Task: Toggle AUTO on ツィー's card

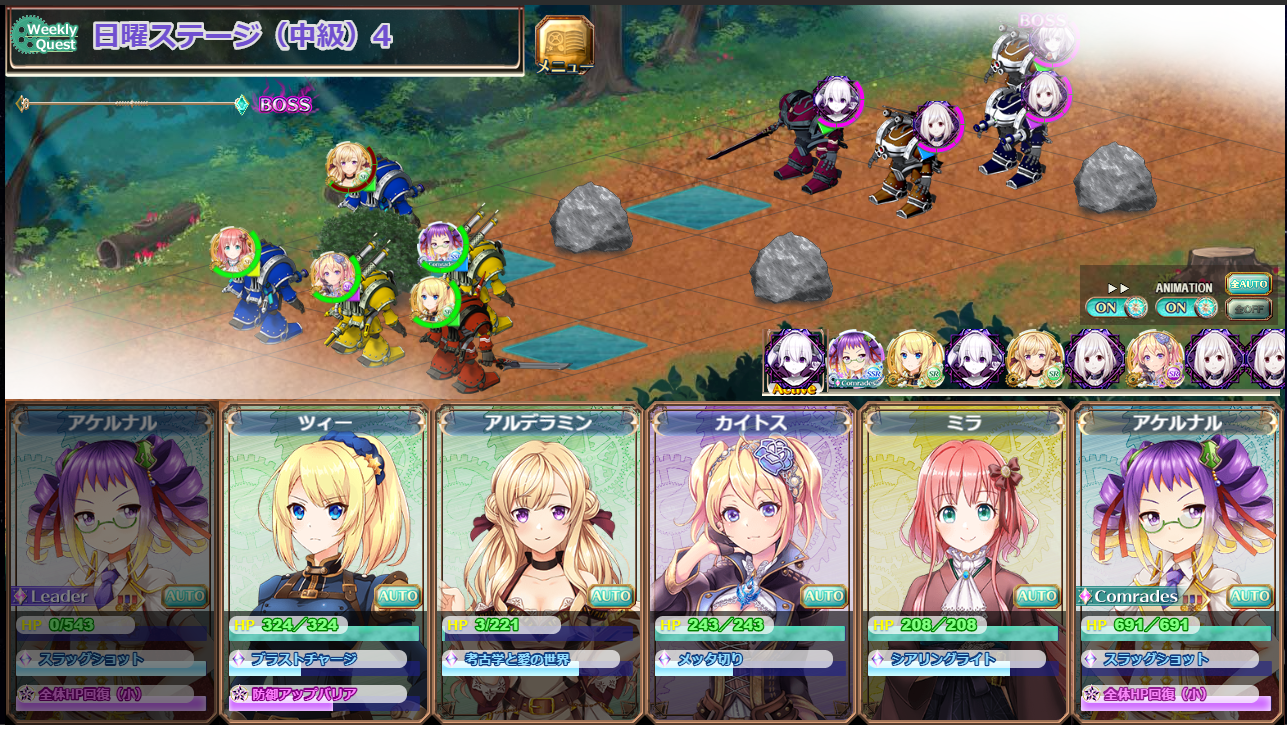Action: click(x=398, y=597)
